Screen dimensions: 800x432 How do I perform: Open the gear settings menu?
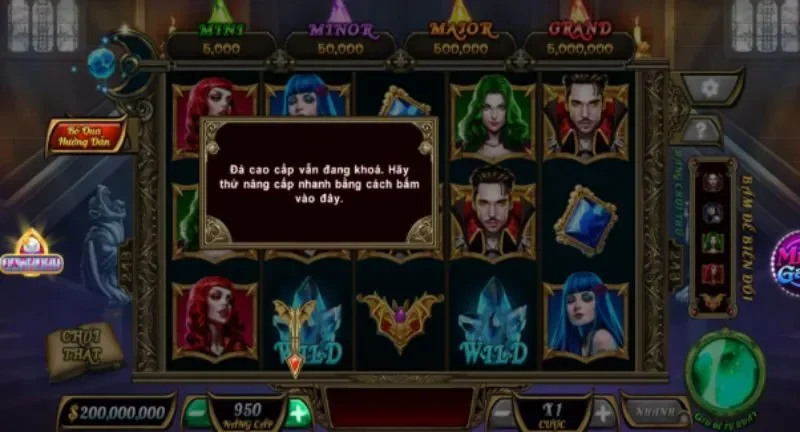[x=710, y=88]
